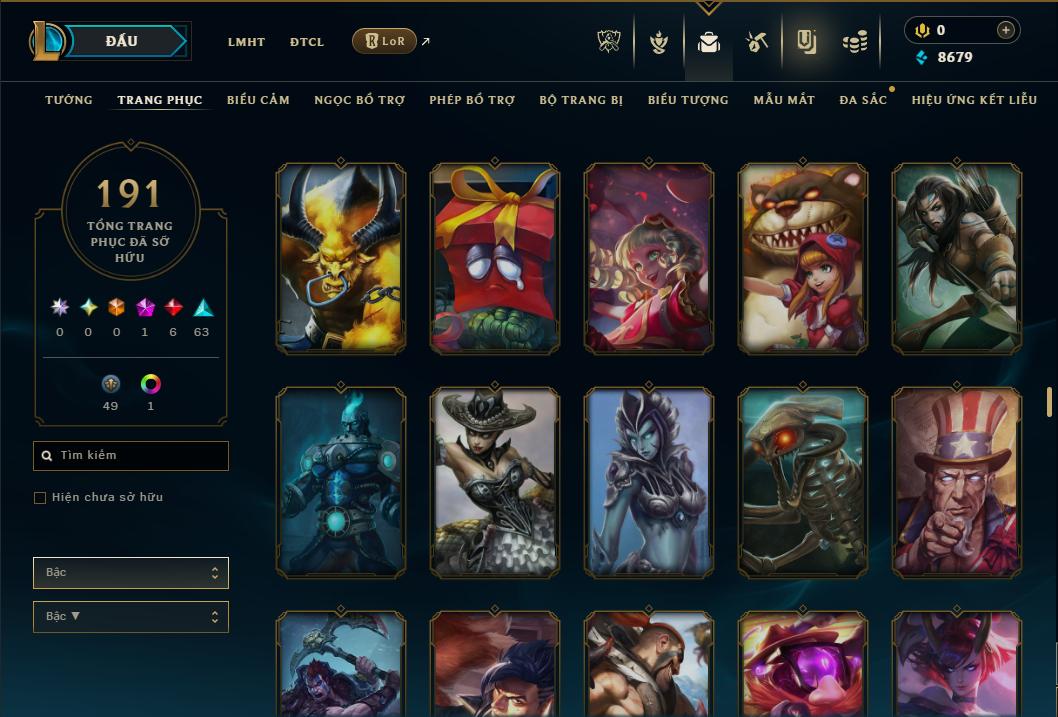
Task: Open the LMHT section
Action: pos(246,42)
